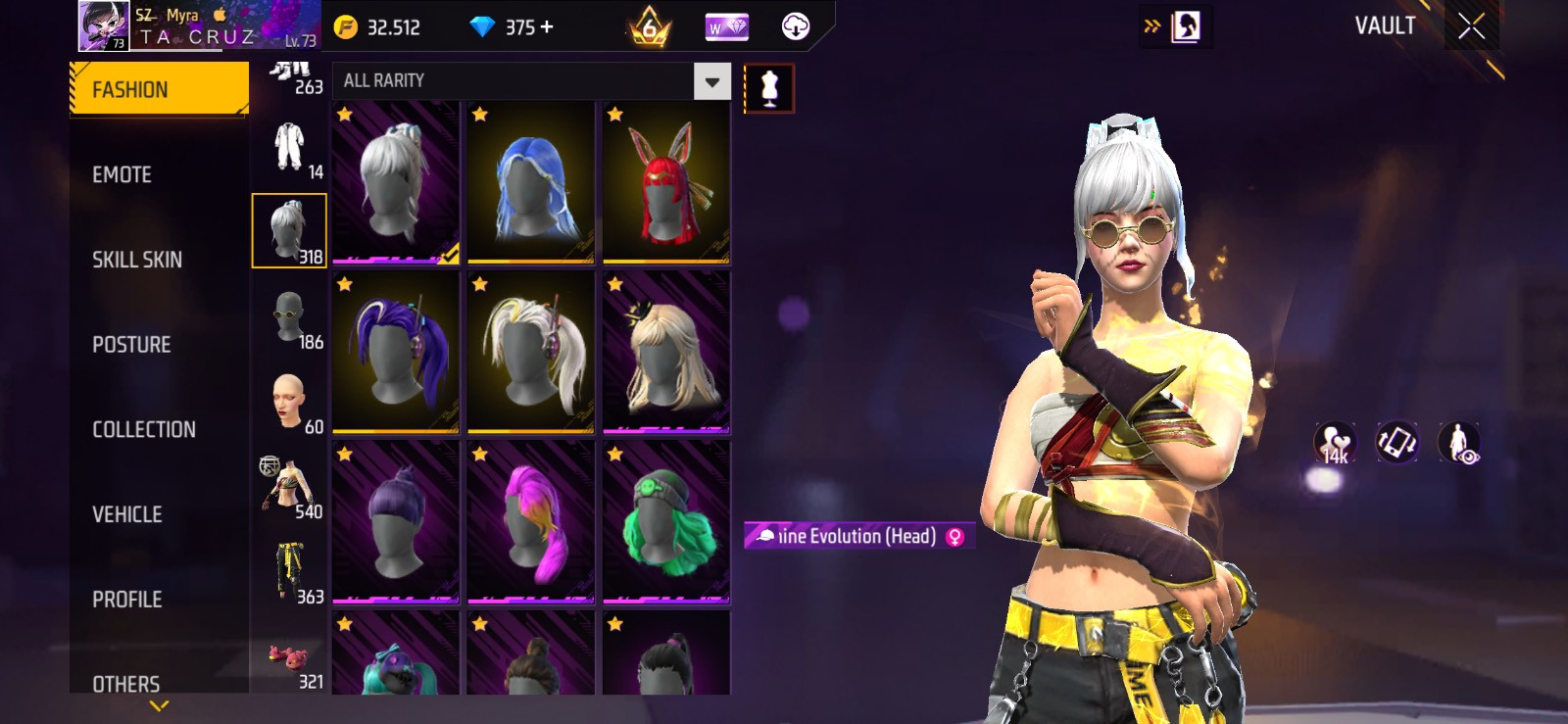Select the purple ponytail with headphones

point(396,353)
